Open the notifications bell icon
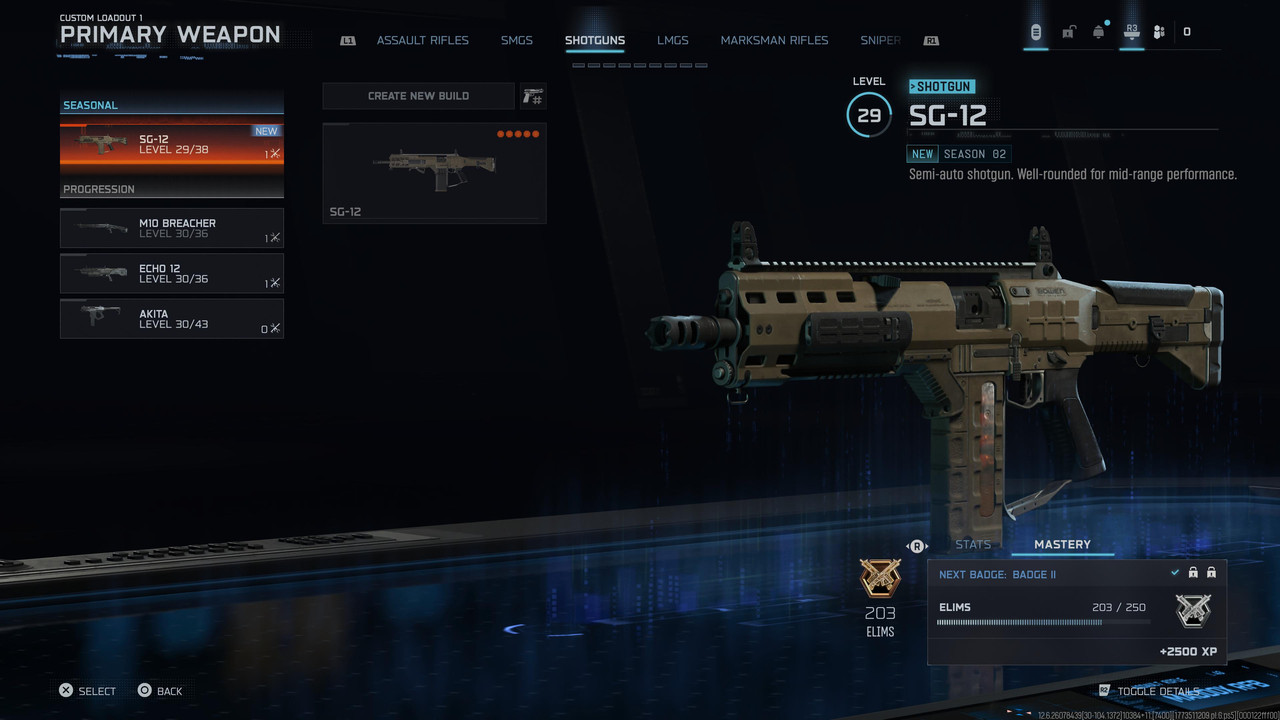This screenshot has height=720, width=1280. 1099,32
